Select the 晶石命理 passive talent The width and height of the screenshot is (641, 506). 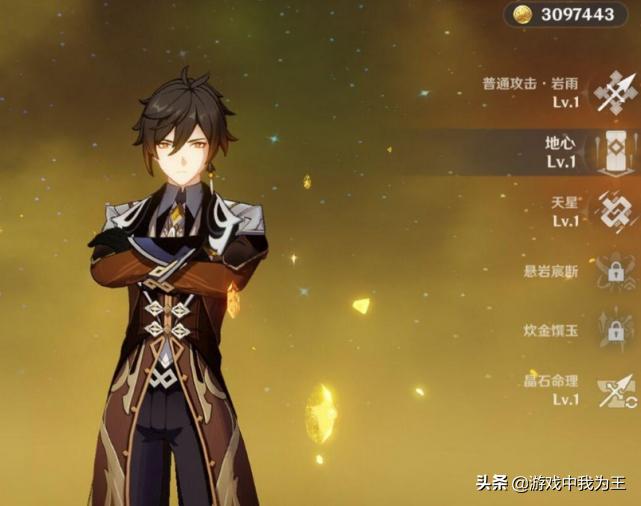[x=614, y=390]
